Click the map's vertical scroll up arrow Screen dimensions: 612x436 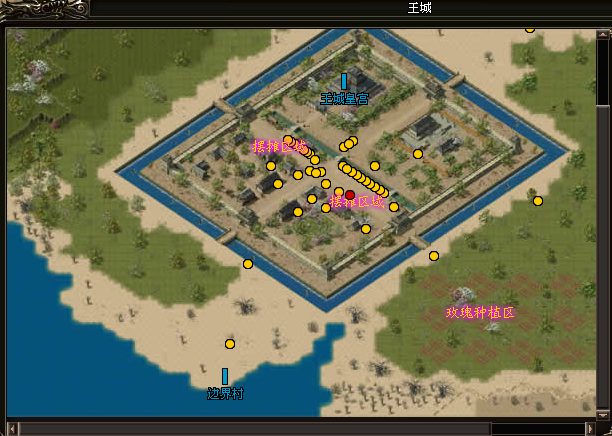point(603,34)
